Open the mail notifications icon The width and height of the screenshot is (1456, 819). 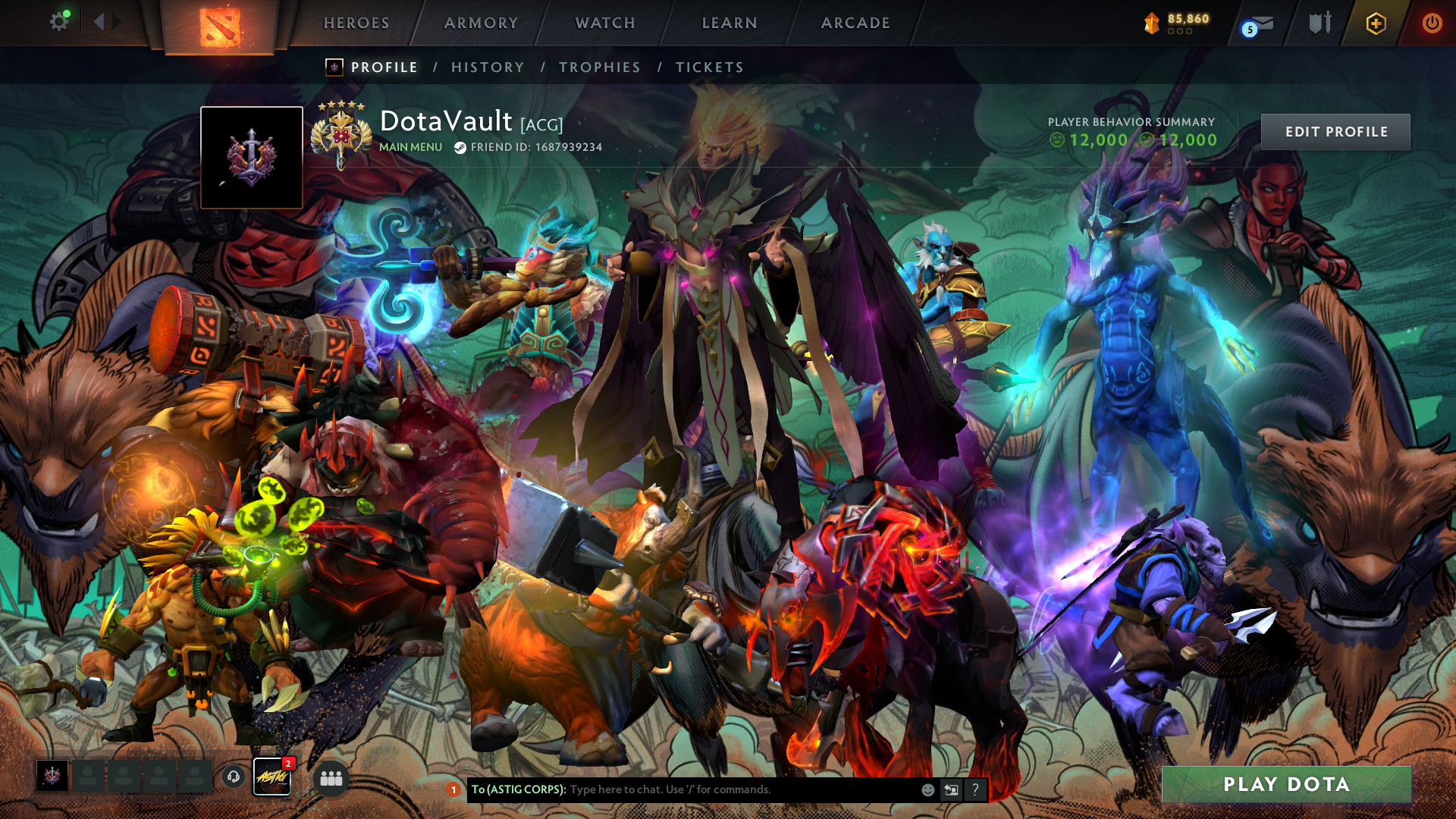(x=1259, y=25)
